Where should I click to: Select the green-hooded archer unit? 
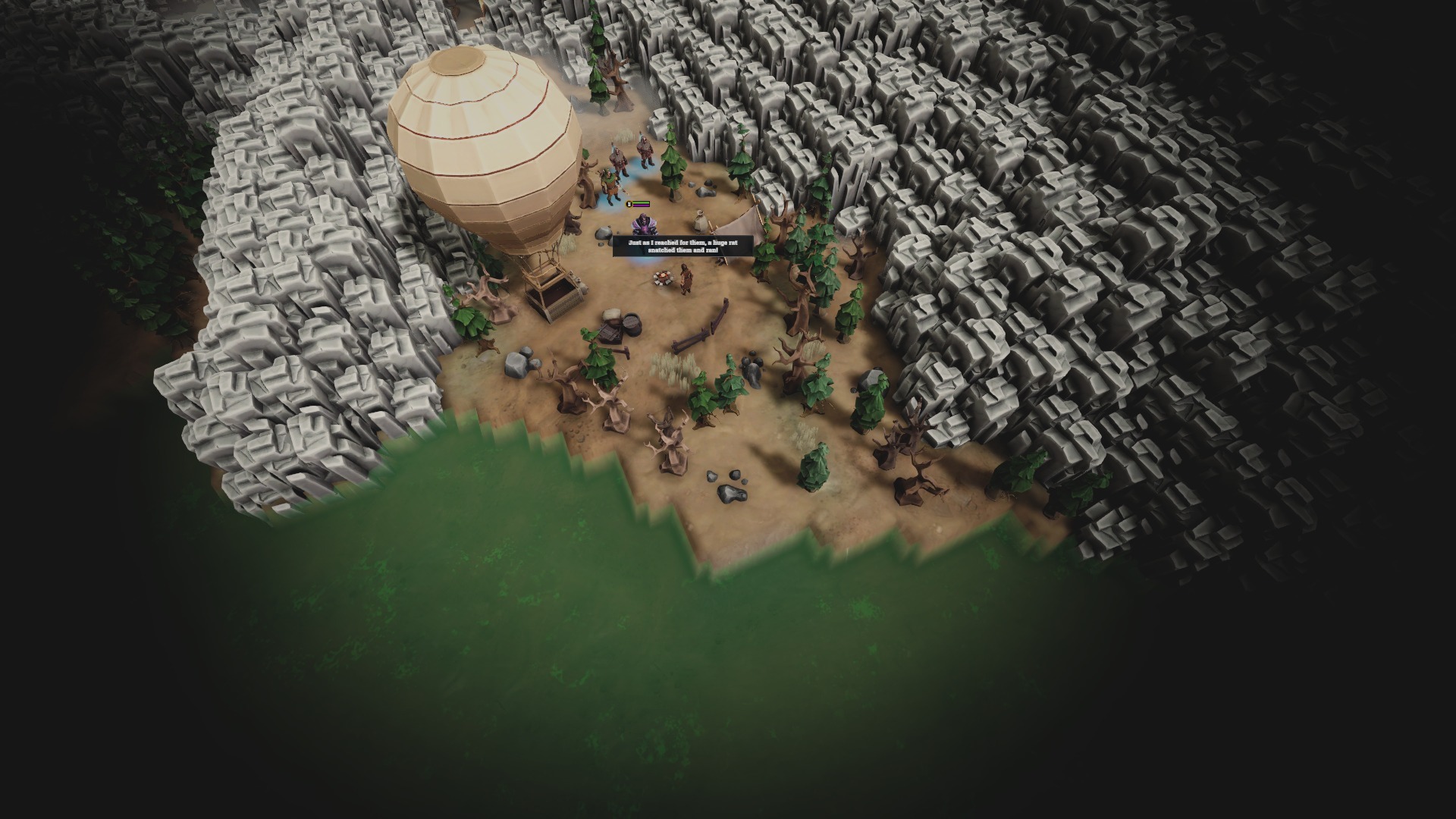click(x=610, y=184)
